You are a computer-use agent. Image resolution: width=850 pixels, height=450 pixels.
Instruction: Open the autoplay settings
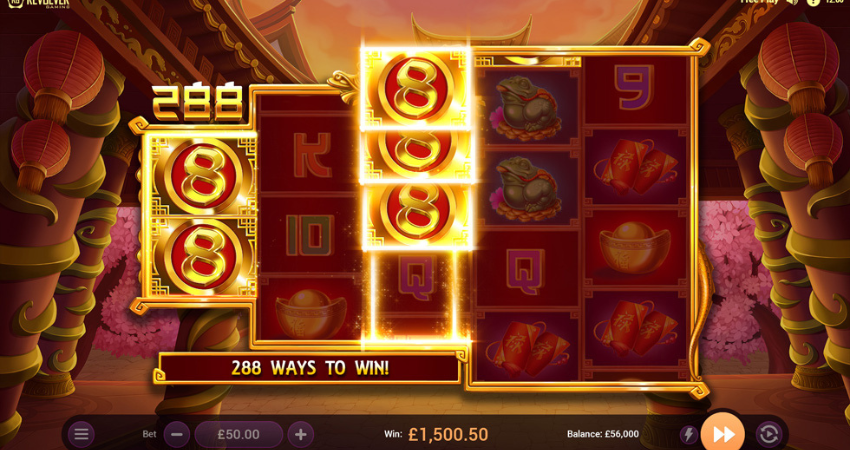coord(768,434)
